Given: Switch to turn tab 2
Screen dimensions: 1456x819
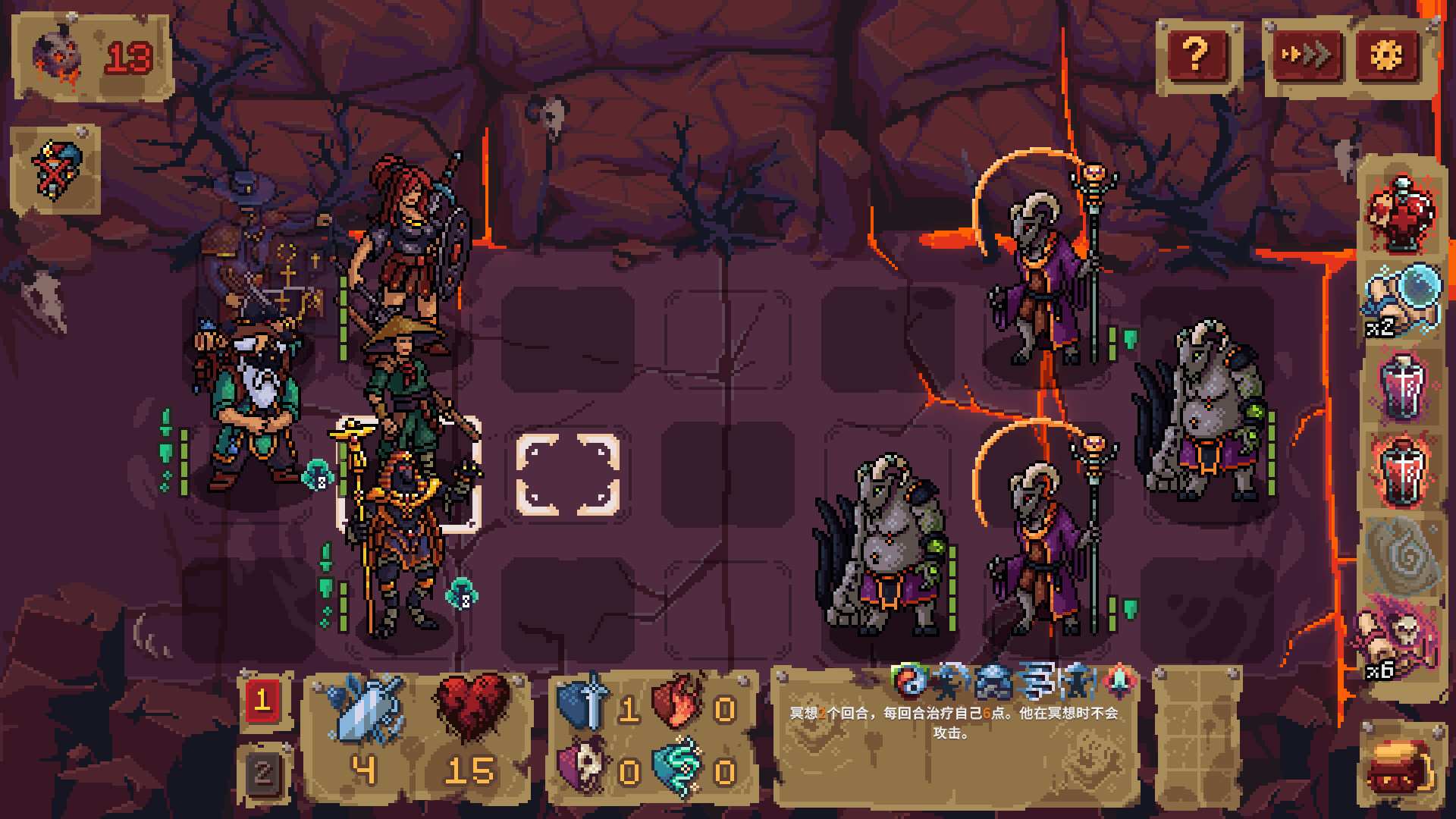Looking at the screenshot, I should [264, 772].
